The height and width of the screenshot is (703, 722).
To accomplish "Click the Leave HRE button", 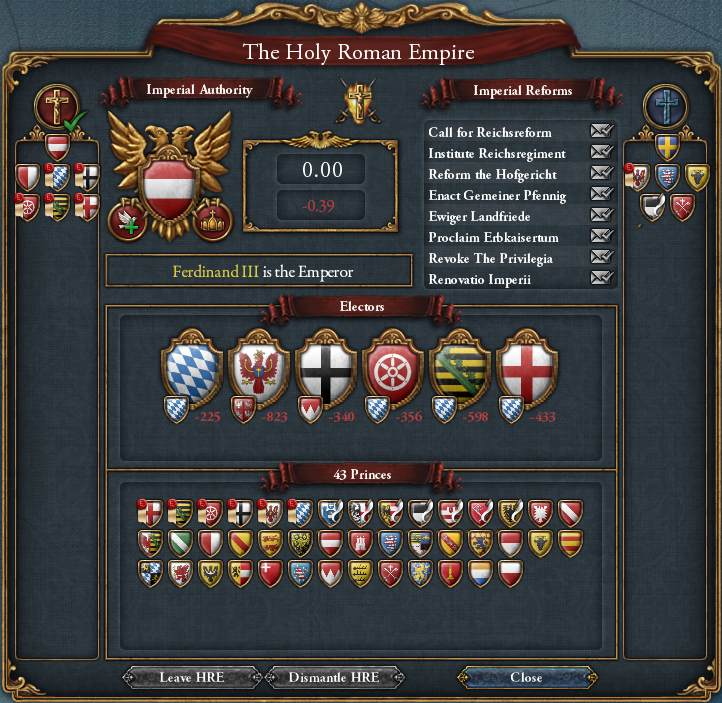I will point(191,677).
